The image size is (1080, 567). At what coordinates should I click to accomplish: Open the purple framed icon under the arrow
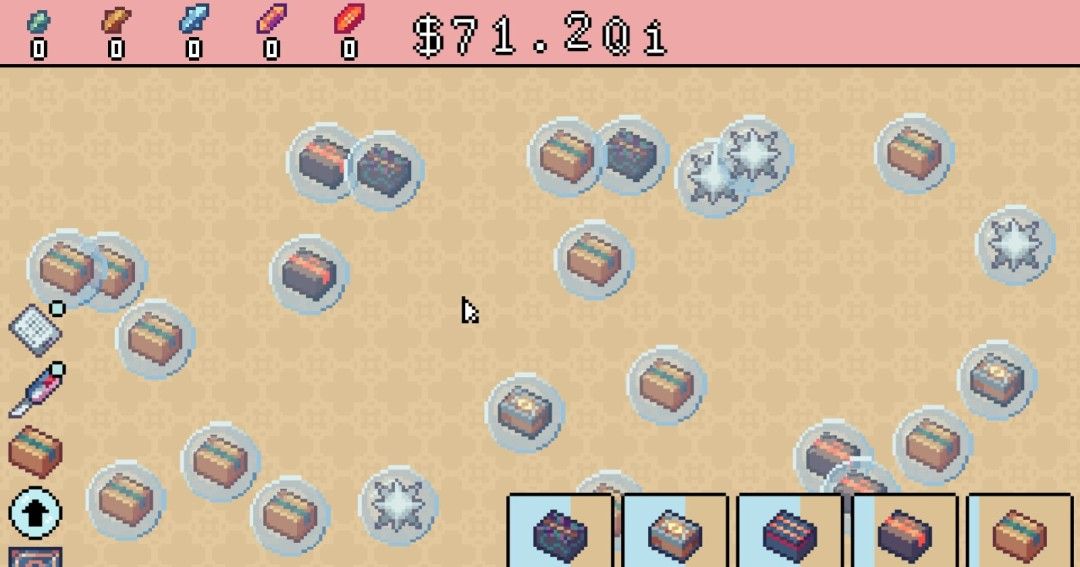tap(35, 556)
